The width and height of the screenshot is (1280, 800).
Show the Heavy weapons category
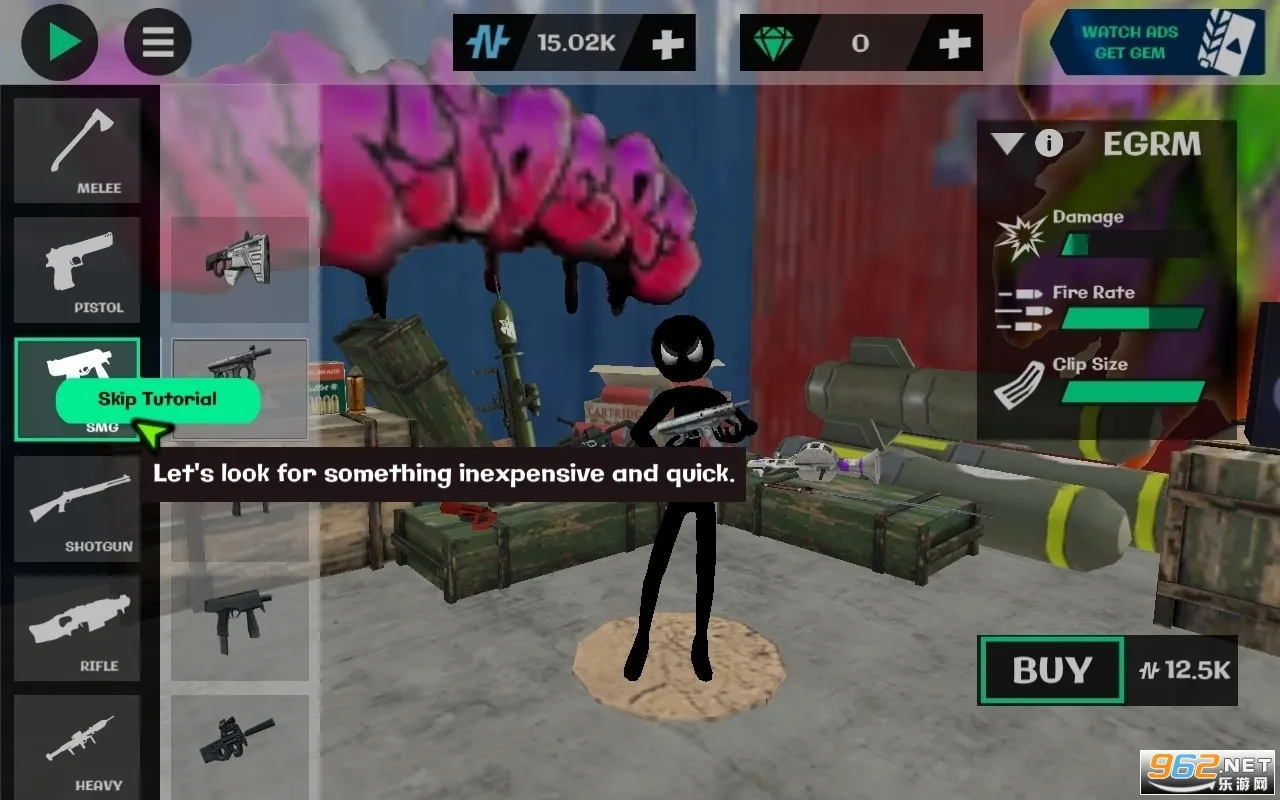[77, 747]
